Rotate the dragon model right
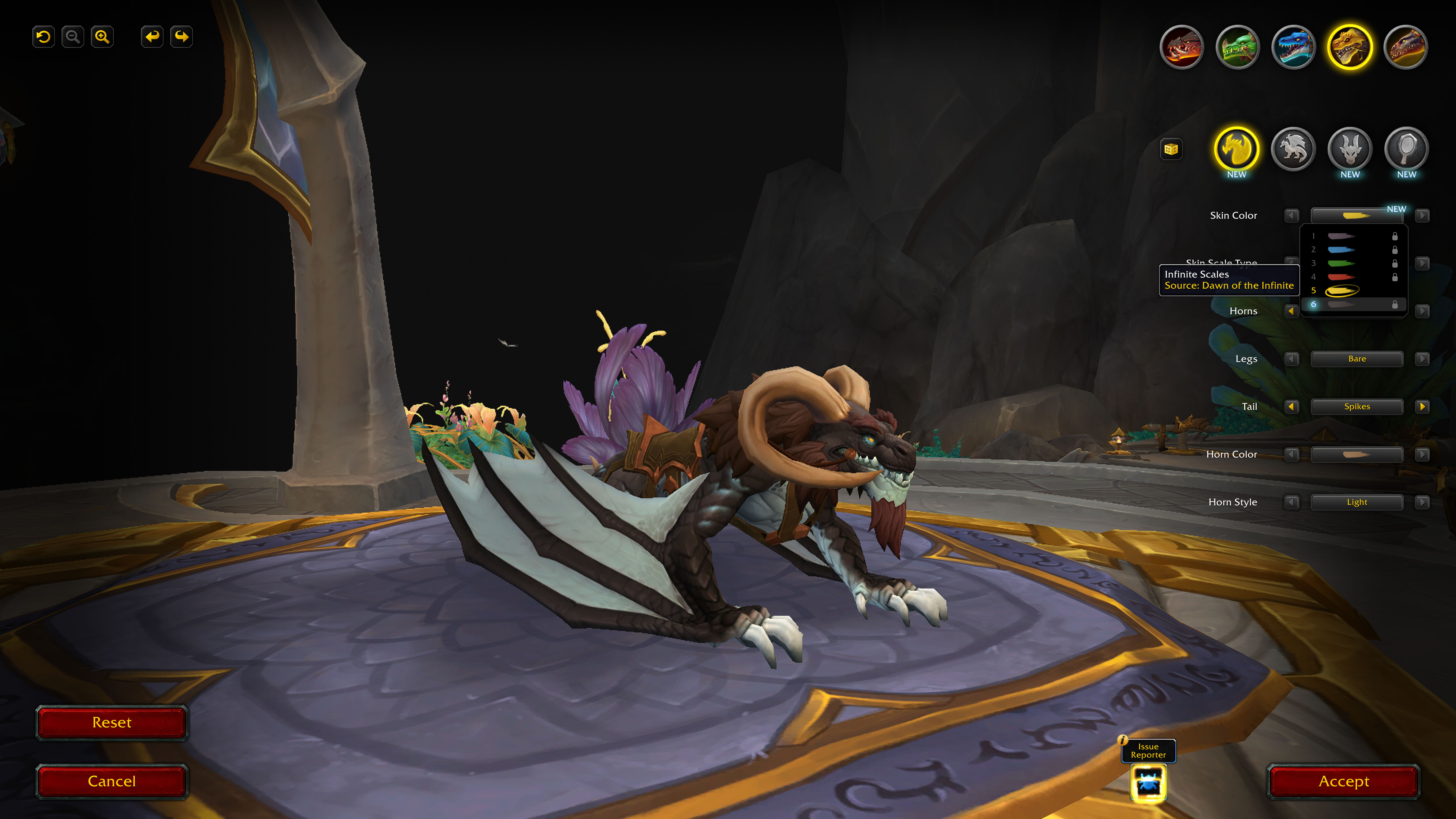1456x819 pixels. 181,37
